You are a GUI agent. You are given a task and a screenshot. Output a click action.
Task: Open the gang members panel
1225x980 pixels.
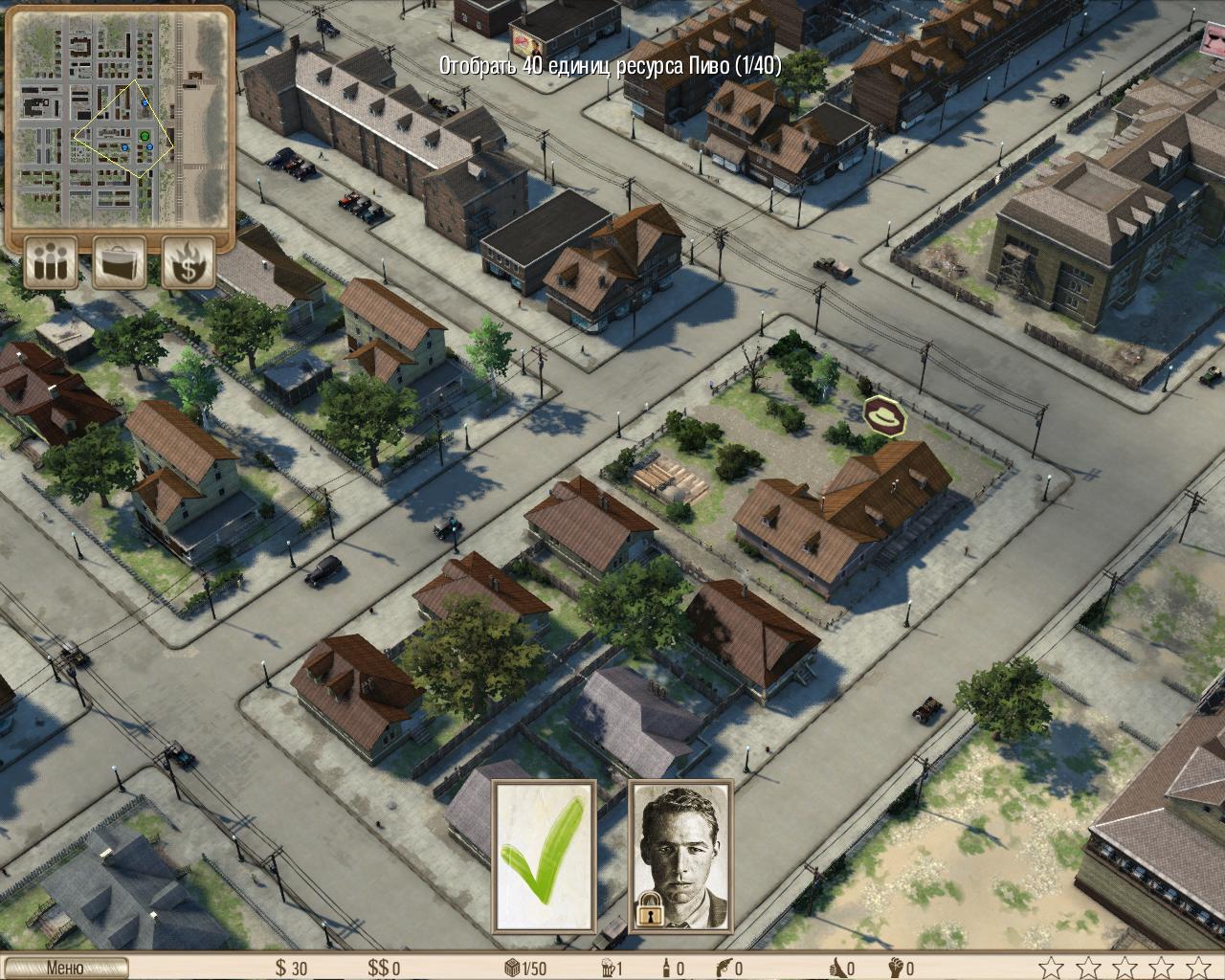click(52, 262)
